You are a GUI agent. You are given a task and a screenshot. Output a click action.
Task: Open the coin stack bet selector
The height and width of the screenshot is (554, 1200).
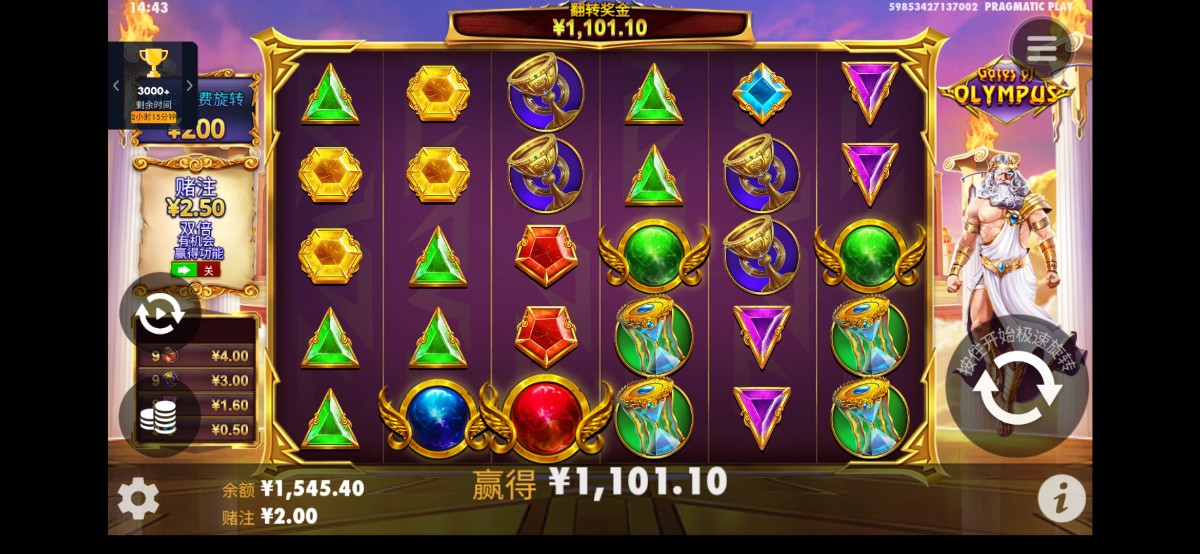pyautogui.click(x=158, y=416)
